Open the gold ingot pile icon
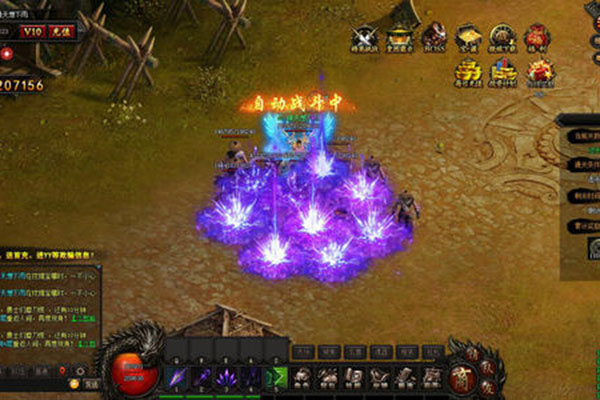The height and width of the screenshot is (400, 600). tap(468, 71)
